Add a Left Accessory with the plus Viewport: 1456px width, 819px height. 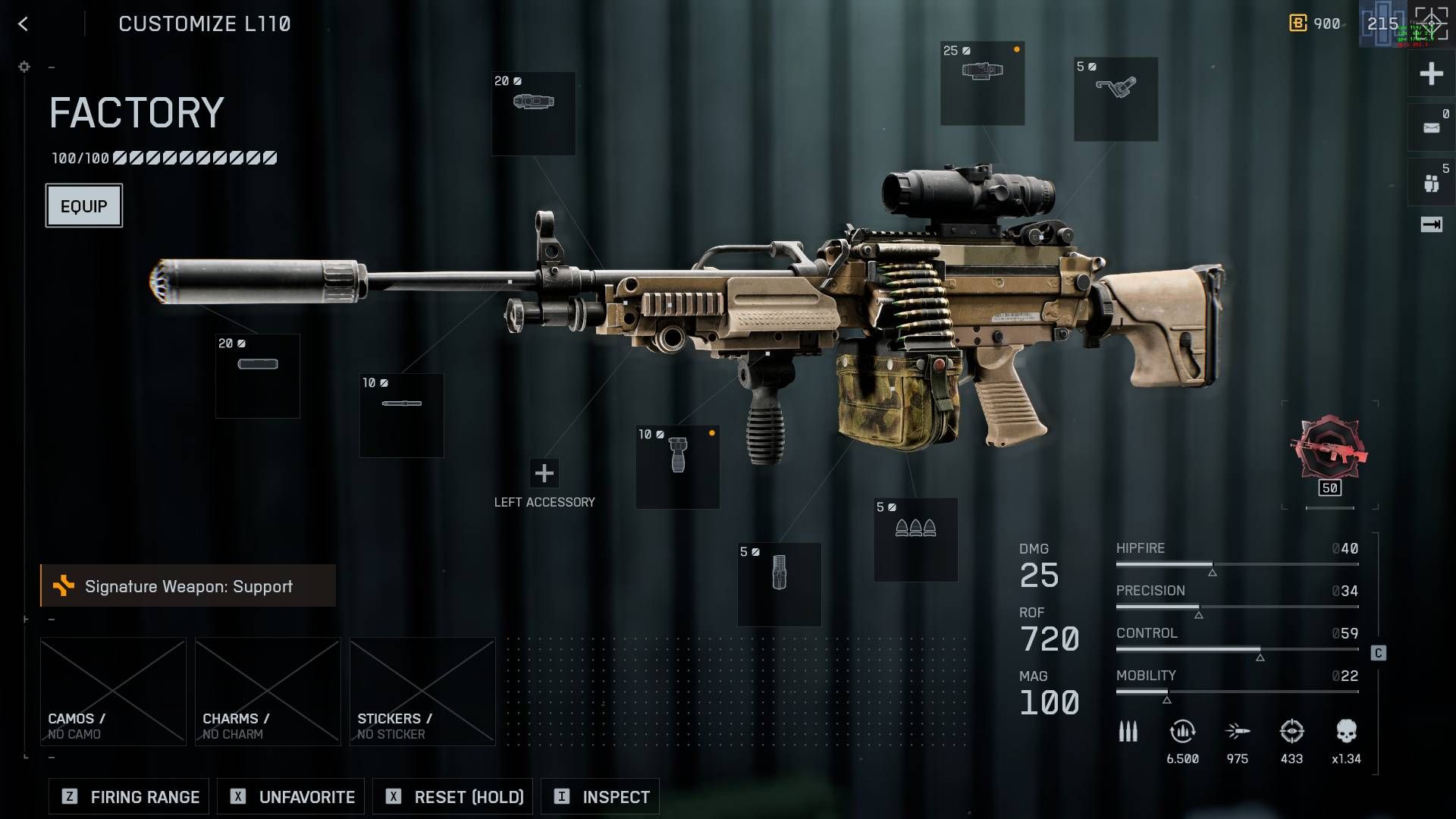(544, 474)
